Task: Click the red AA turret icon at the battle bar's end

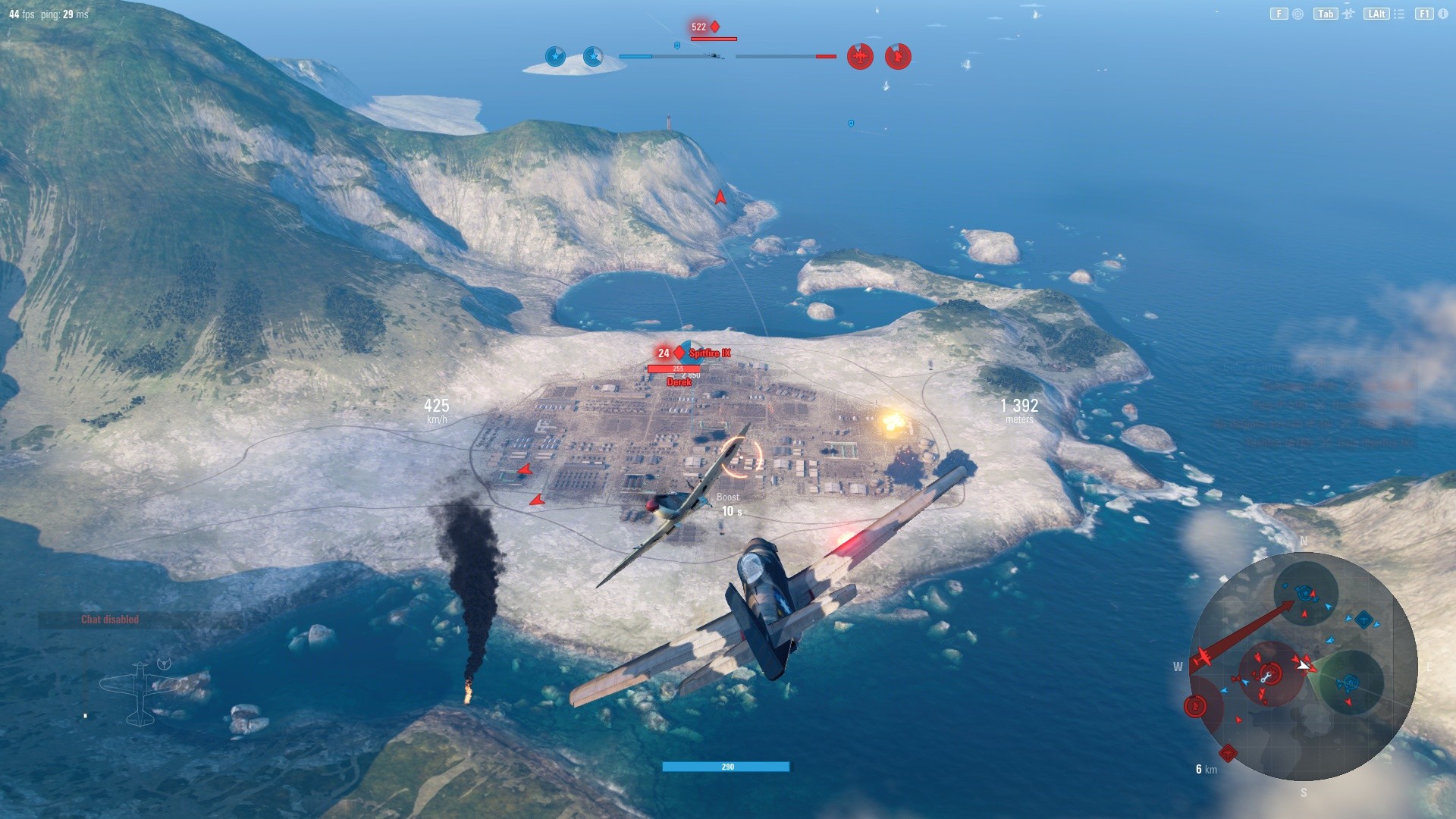Action: [x=899, y=56]
